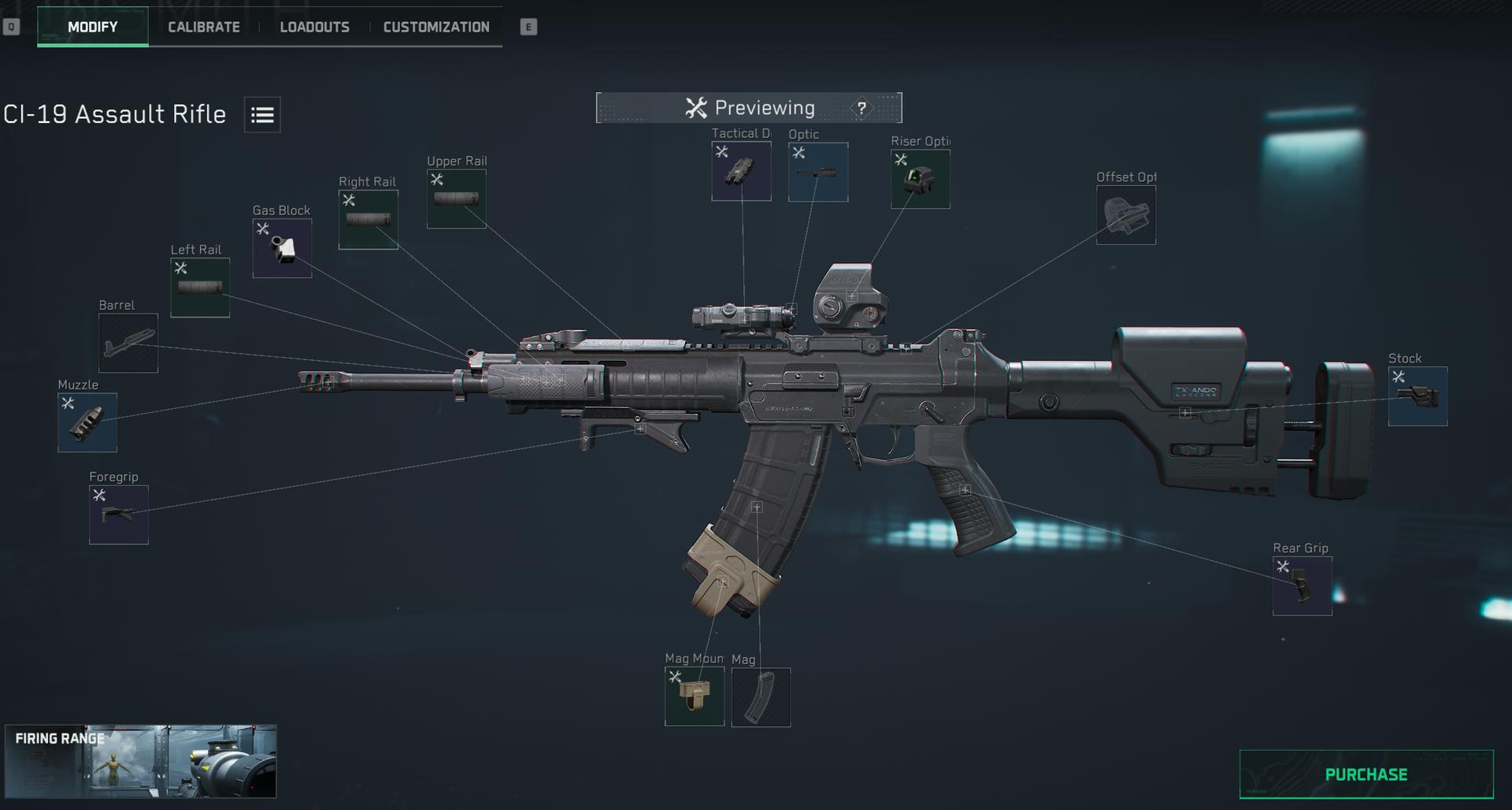Select the Tactical Device slot
This screenshot has width=1512, height=810.
tap(741, 171)
